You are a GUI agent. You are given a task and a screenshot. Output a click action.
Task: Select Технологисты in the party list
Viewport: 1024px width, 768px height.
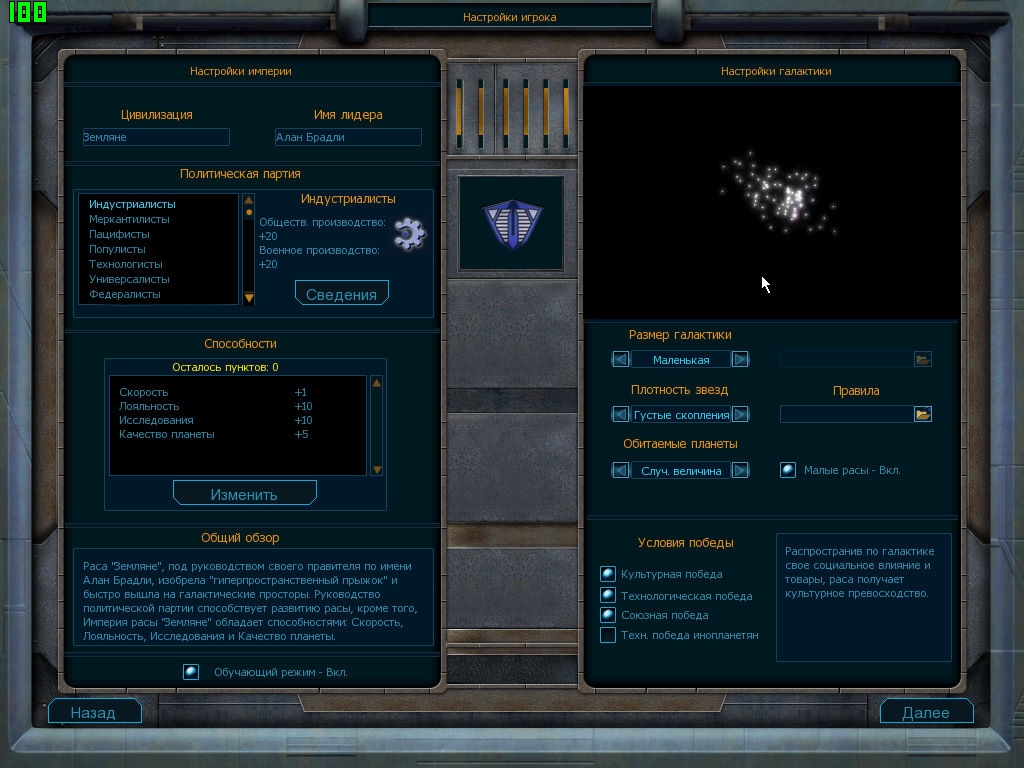pyautogui.click(x=125, y=264)
